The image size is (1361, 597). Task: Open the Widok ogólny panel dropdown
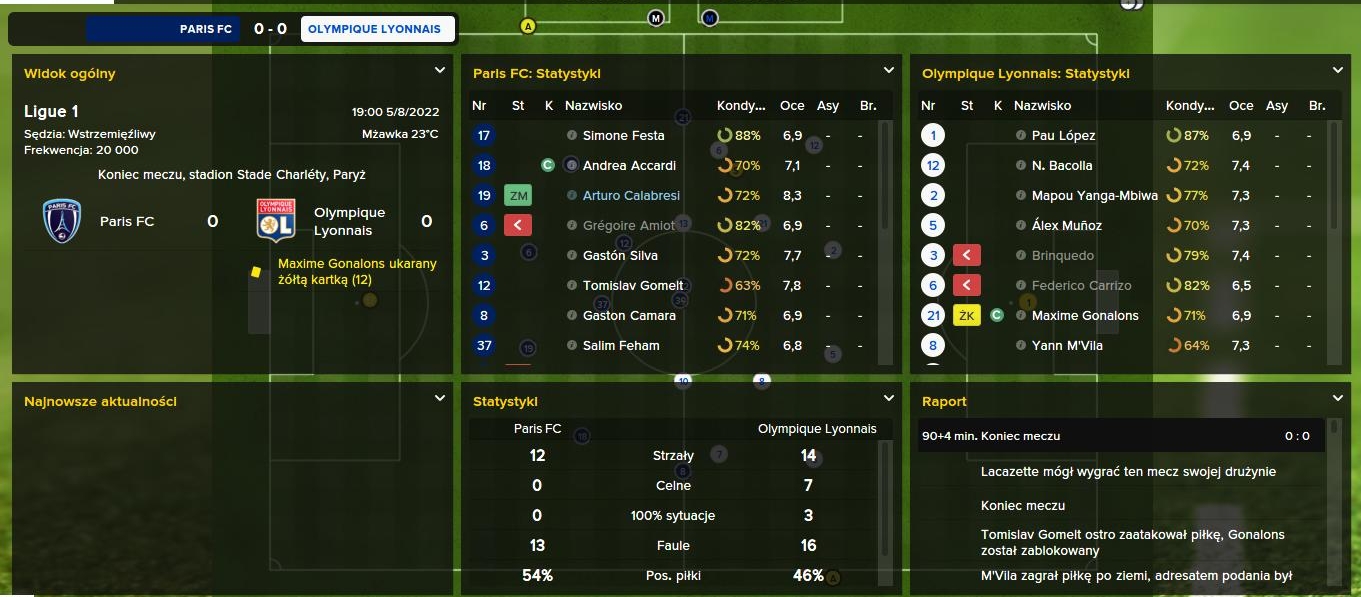pyautogui.click(x=439, y=70)
